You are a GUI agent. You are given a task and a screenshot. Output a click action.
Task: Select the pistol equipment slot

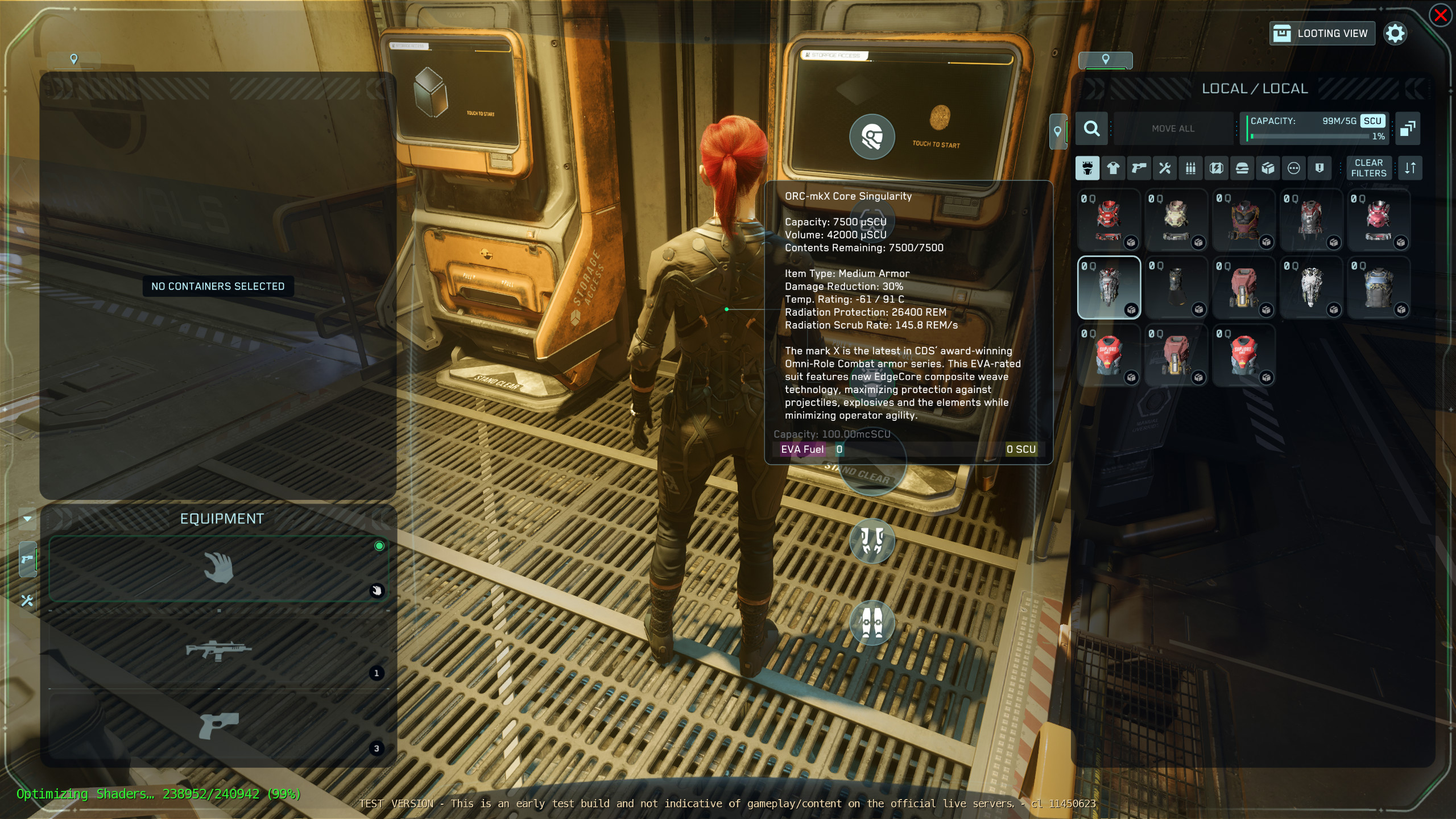point(219,725)
